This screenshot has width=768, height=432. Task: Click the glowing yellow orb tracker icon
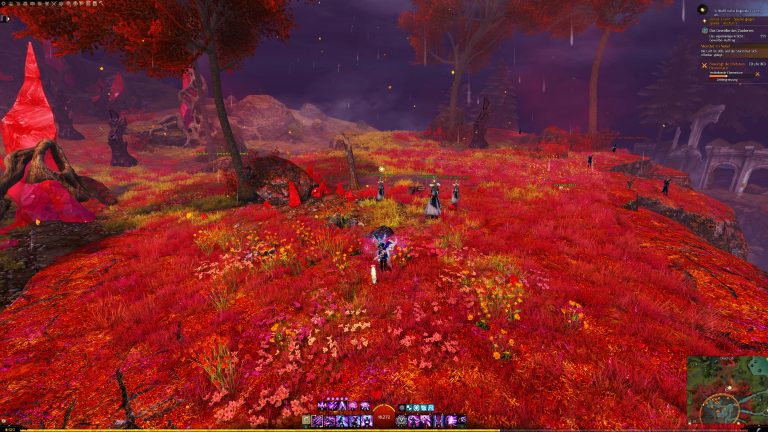[703, 9]
